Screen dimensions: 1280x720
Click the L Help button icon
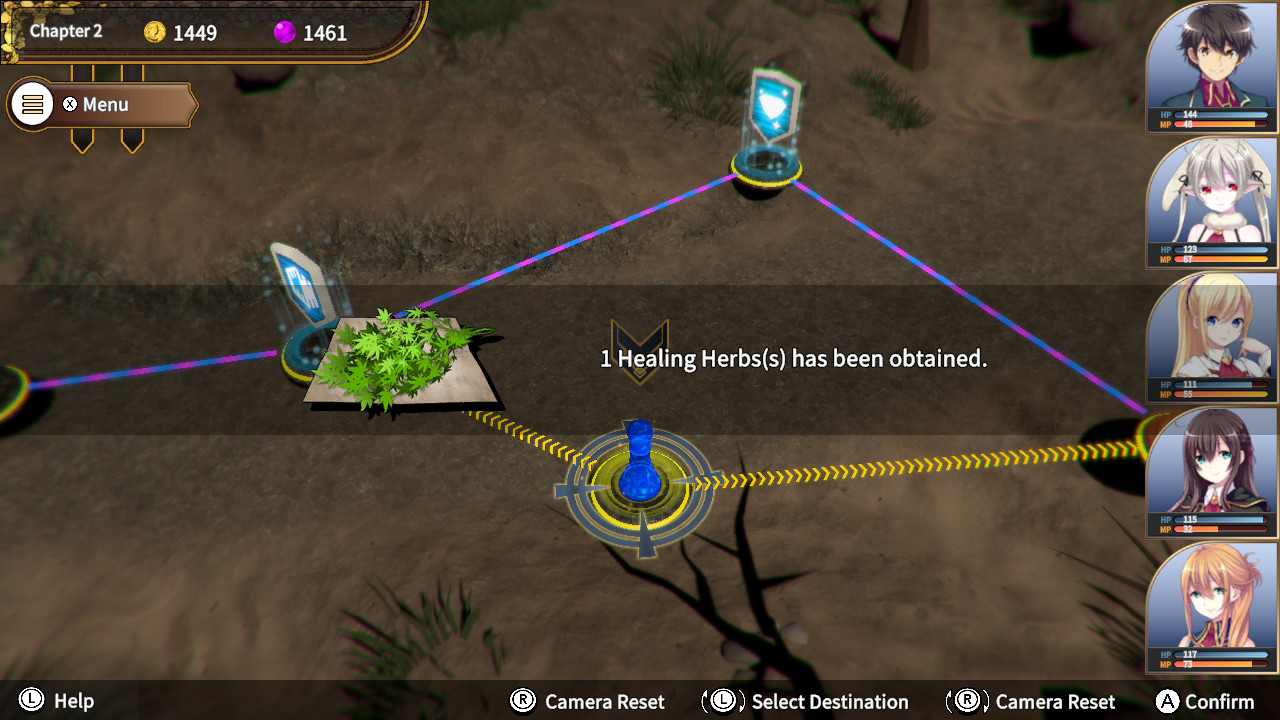[30, 701]
